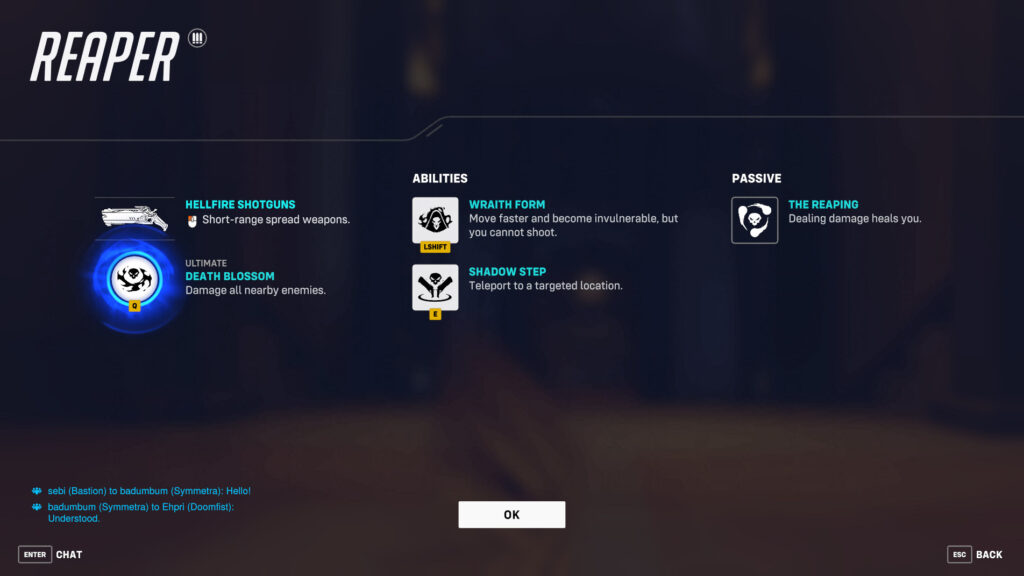Click the Wraith Form ability icon

point(435,219)
